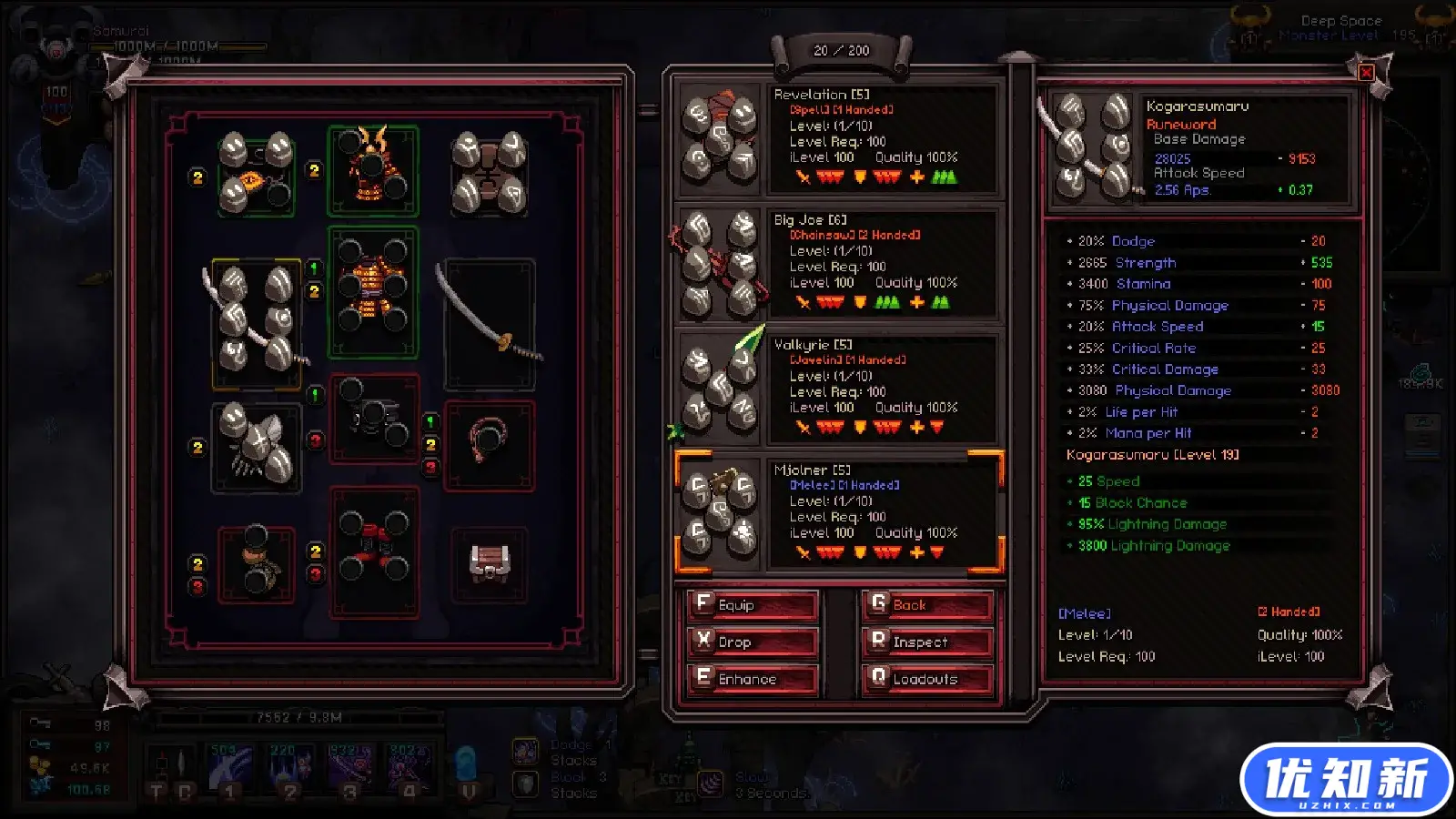Select the samurai chest armor slot
Viewport: 1456px width, 819px height.
click(x=372, y=291)
